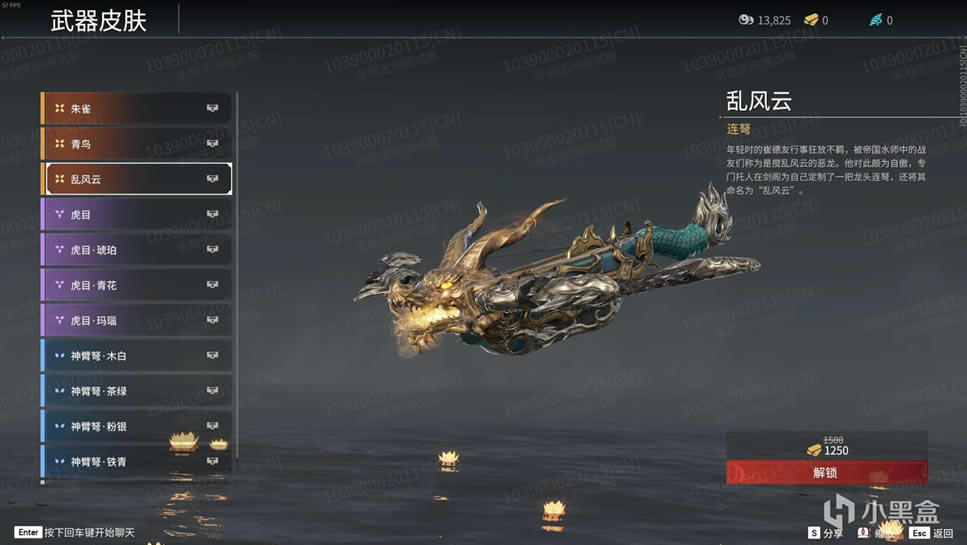The image size is (967, 545).
Task: Pick the 虎目 weapon skin
Action: pyautogui.click(x=136, y=215)
